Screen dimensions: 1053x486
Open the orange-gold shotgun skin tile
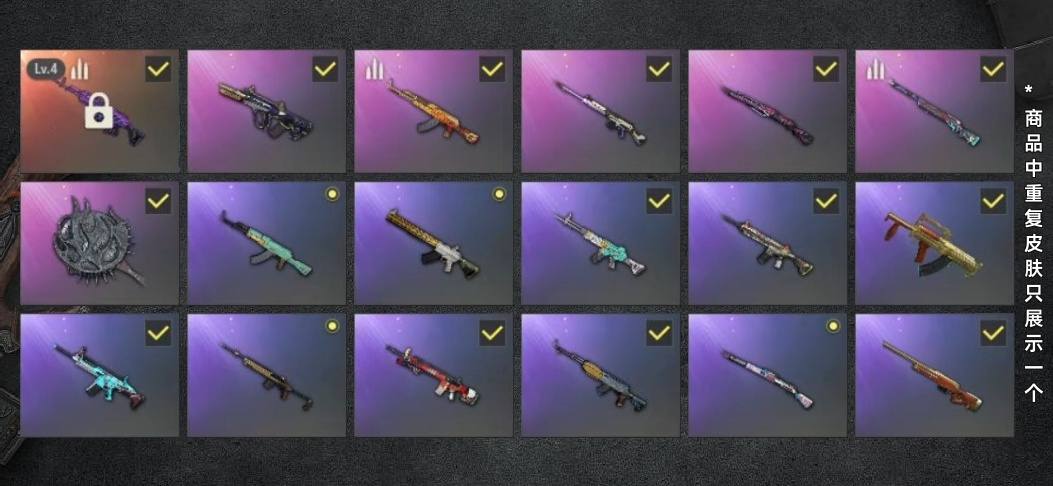point(934,376)
